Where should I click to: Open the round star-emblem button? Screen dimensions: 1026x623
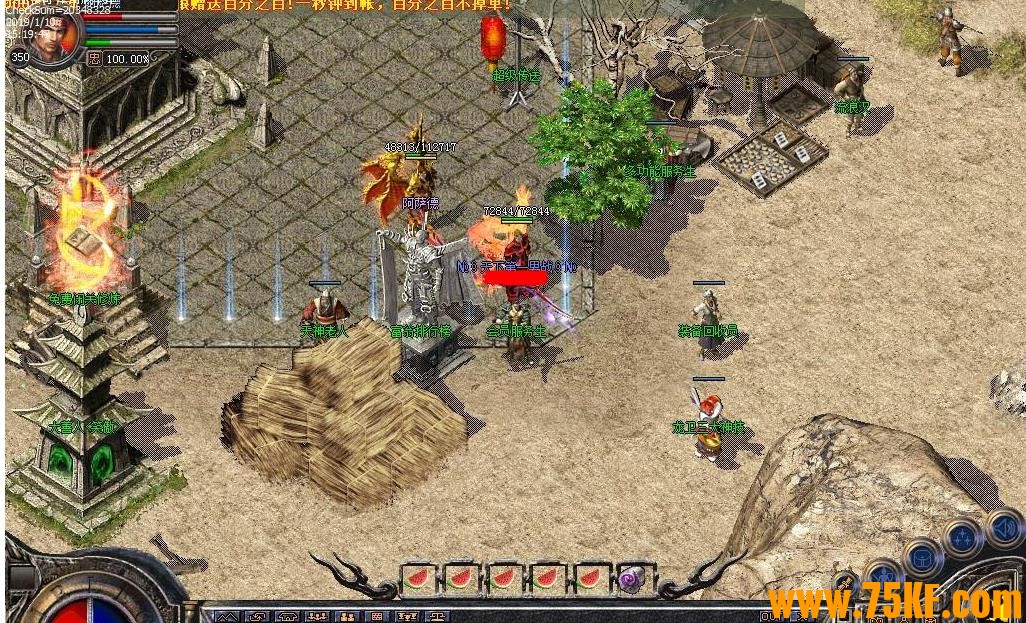click(x=963, y=538)
